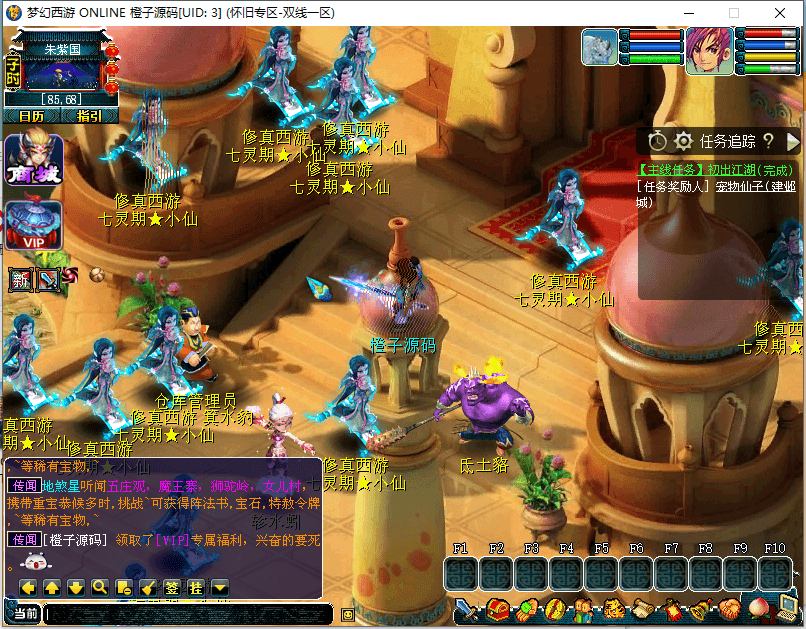Open the VIP cauldron icon
The width and height of the screenshot is (806, 629).
pos(34,226)
